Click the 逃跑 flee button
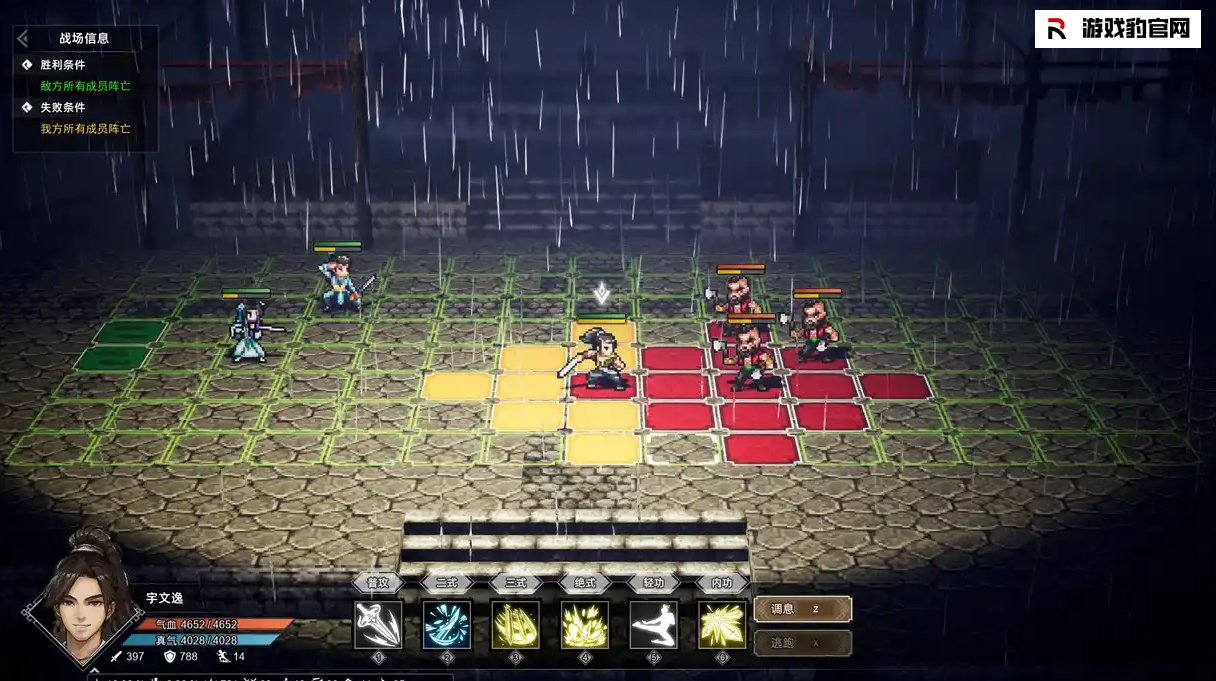 click(802, 643)
